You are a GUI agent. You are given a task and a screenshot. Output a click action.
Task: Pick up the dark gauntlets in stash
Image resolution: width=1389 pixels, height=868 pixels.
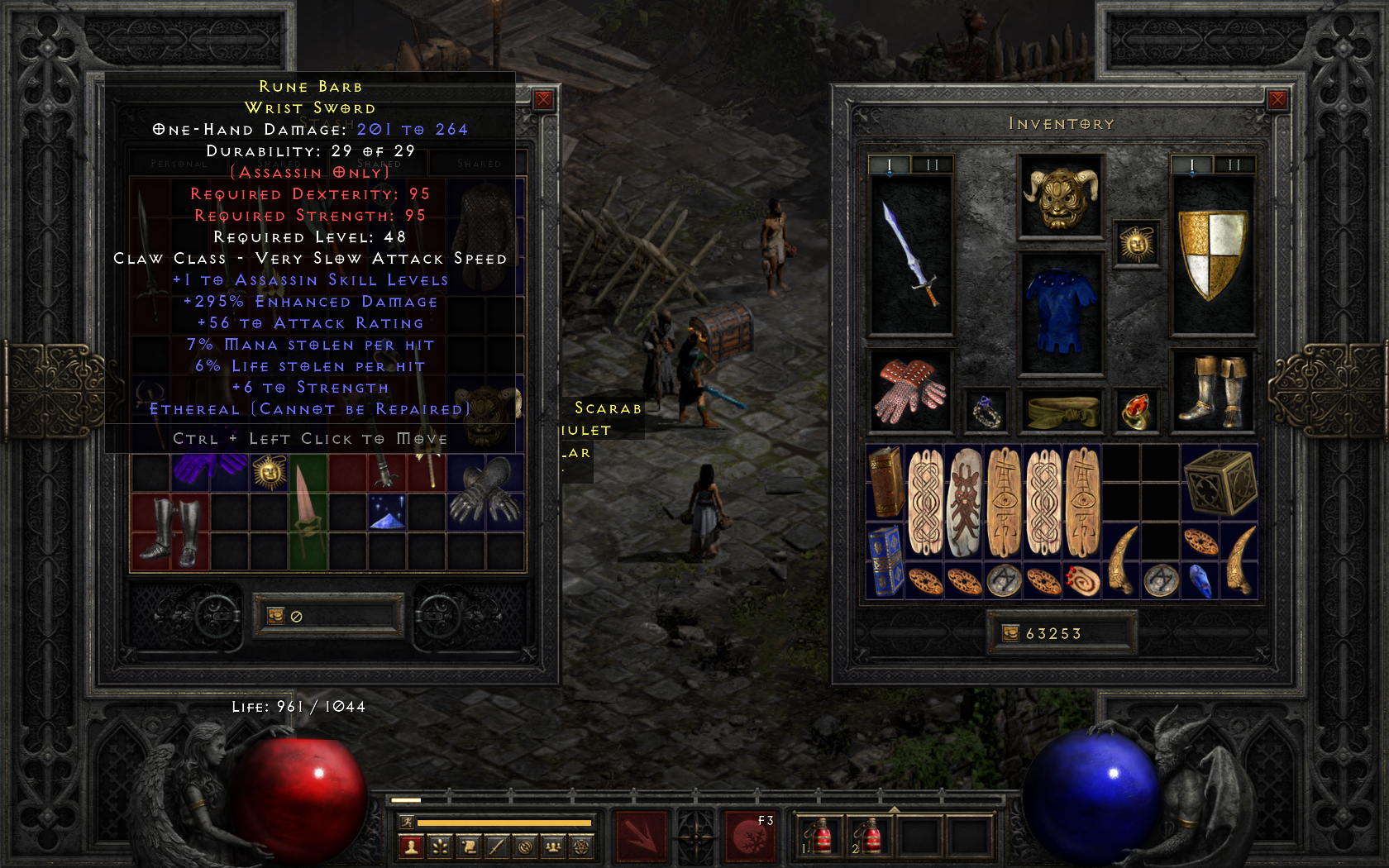click(486, 493)
